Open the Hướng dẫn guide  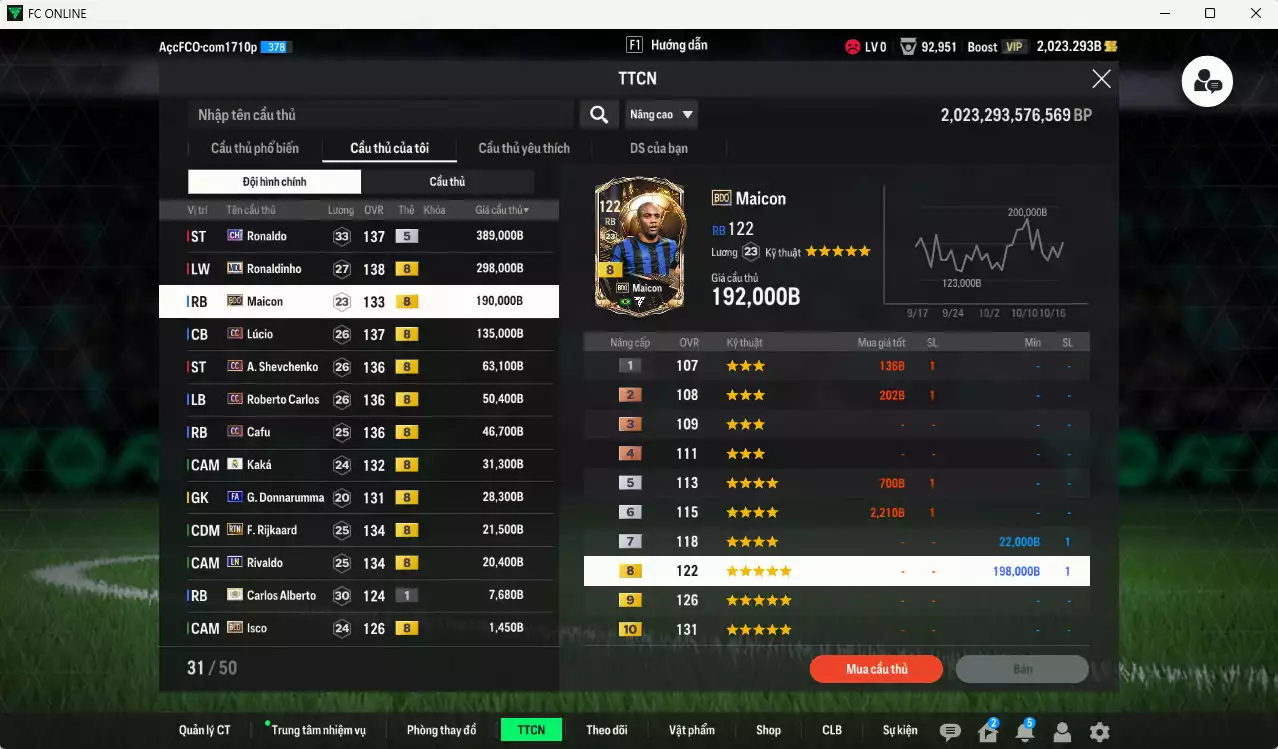pyautogui.click(x=667, y=45)
